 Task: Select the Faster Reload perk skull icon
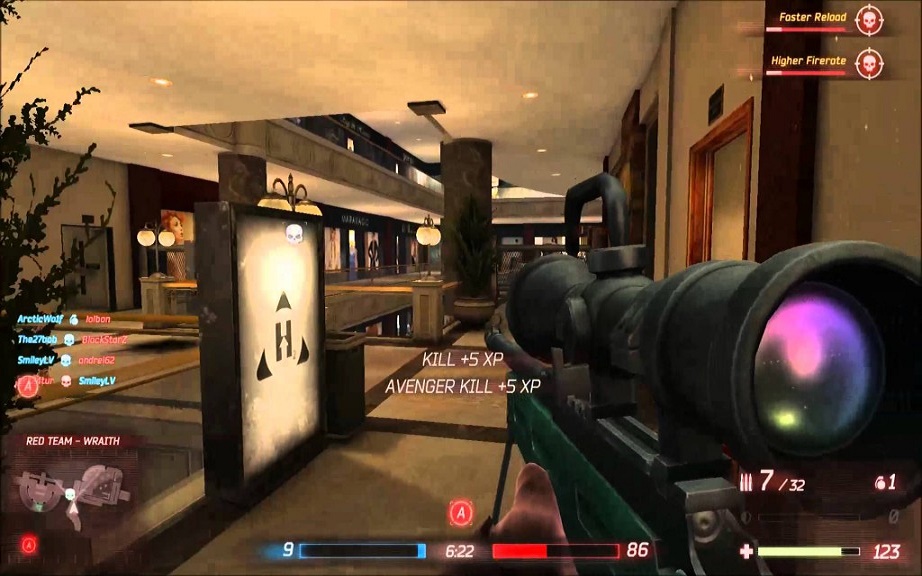(869, 19)
